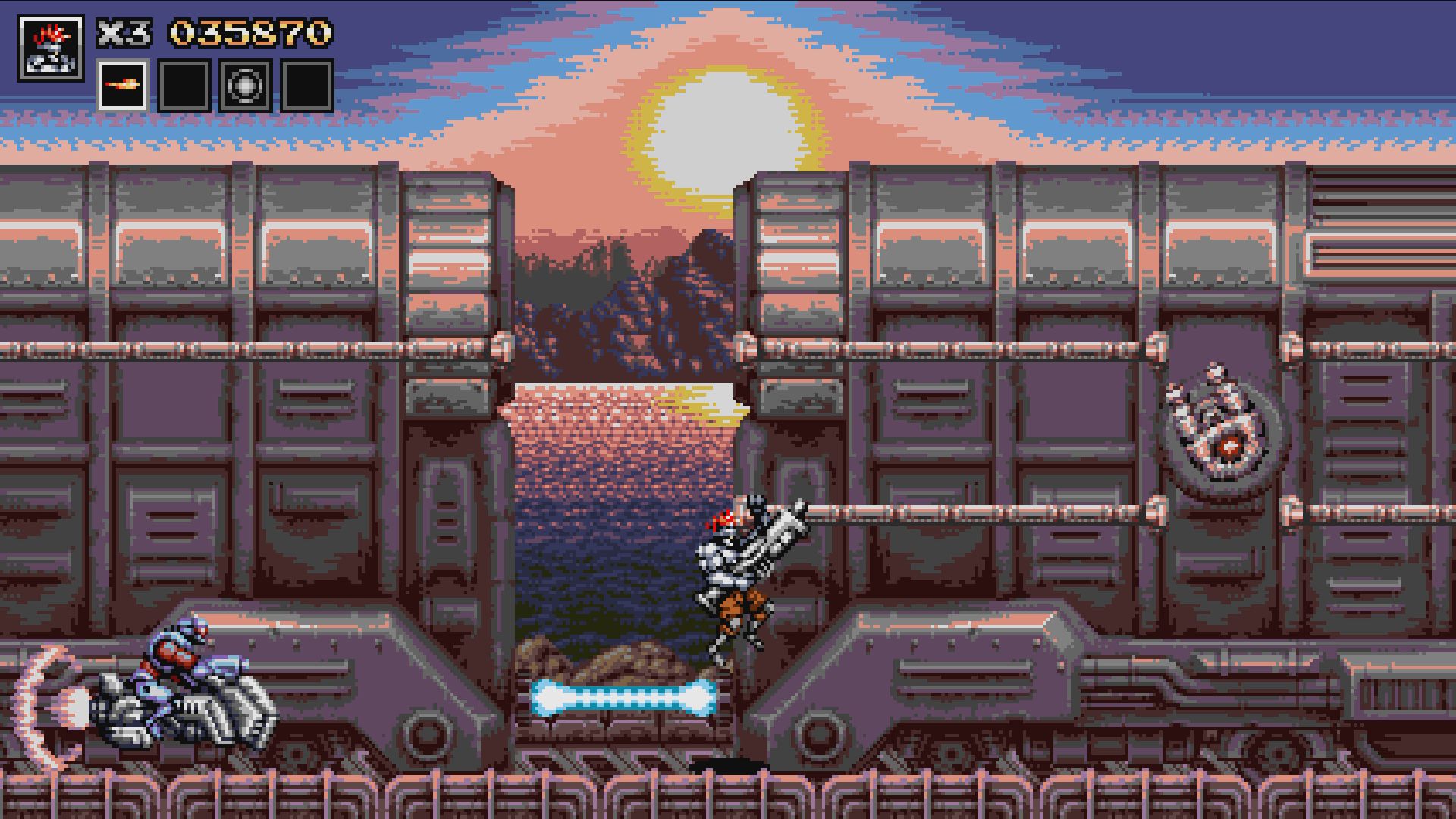
Task: Click the second empty weapon slot
Action: point(185,86)
